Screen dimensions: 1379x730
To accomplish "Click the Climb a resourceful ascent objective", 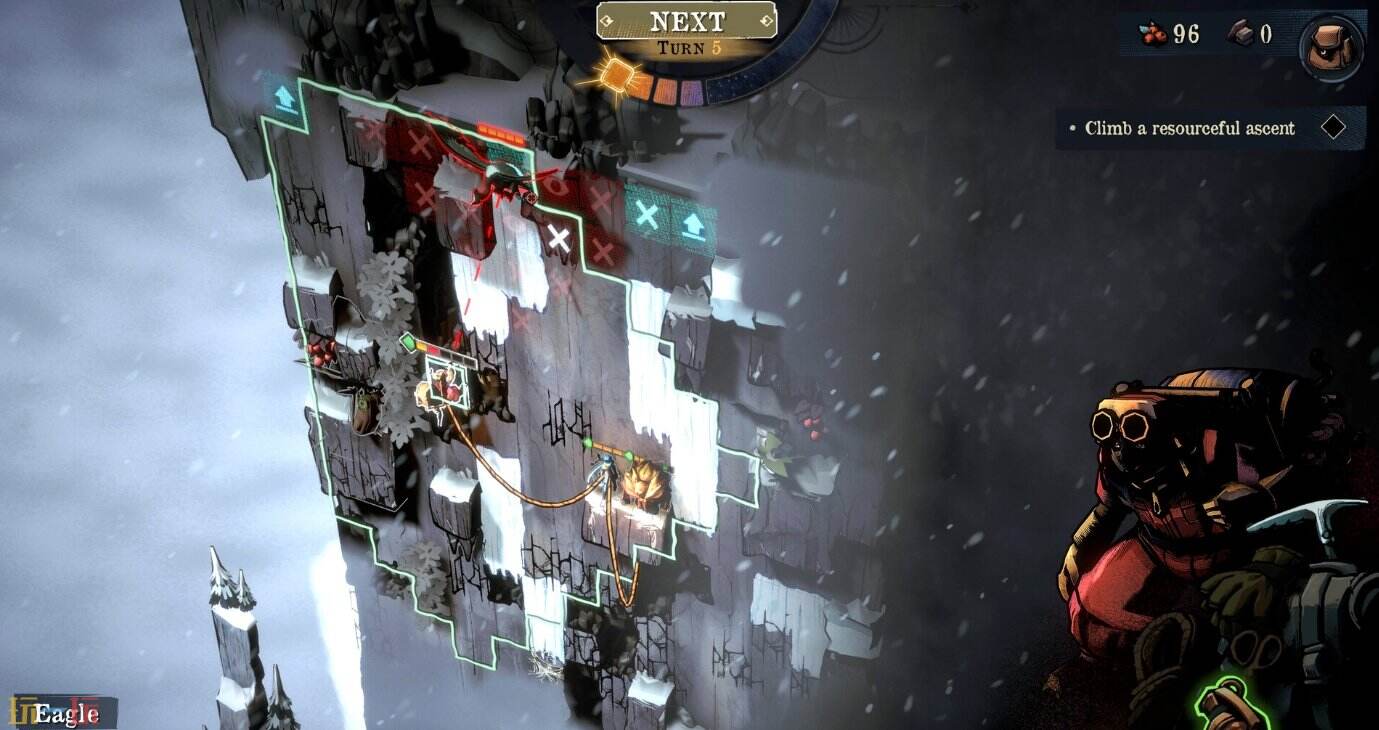I will click(x=1187, y=128).
